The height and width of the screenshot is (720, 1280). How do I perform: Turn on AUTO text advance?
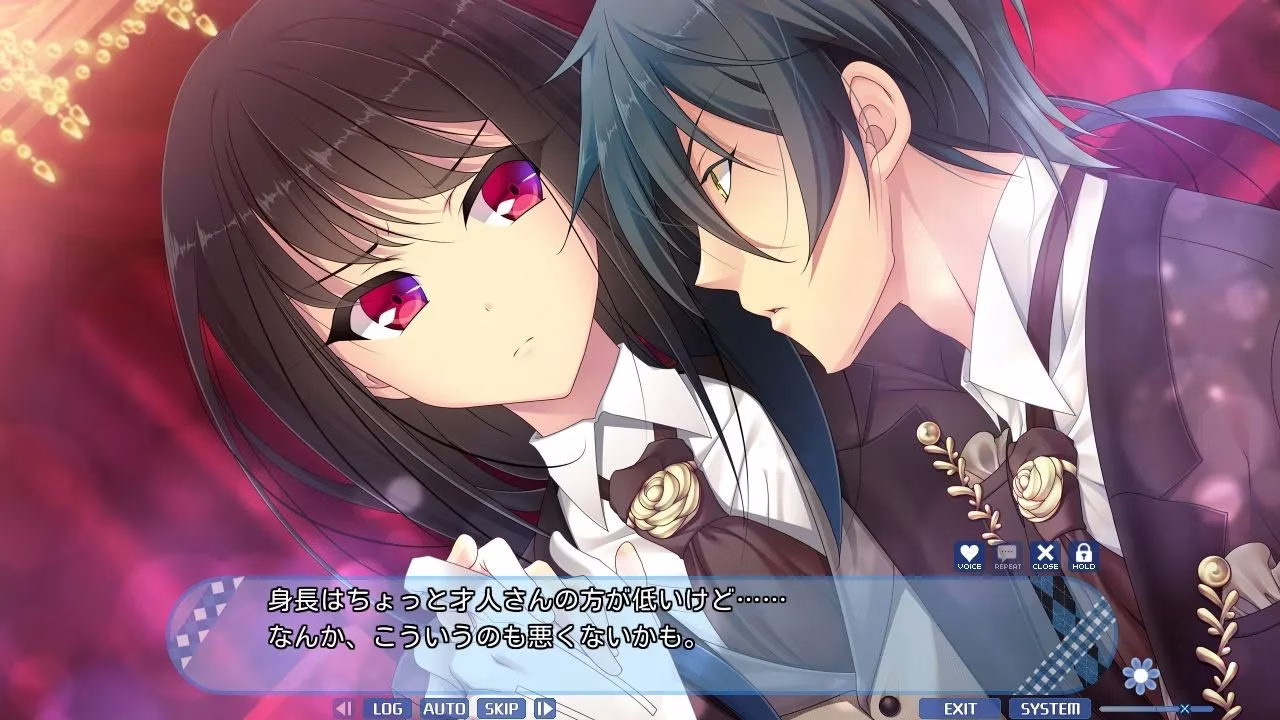[444, 709]
